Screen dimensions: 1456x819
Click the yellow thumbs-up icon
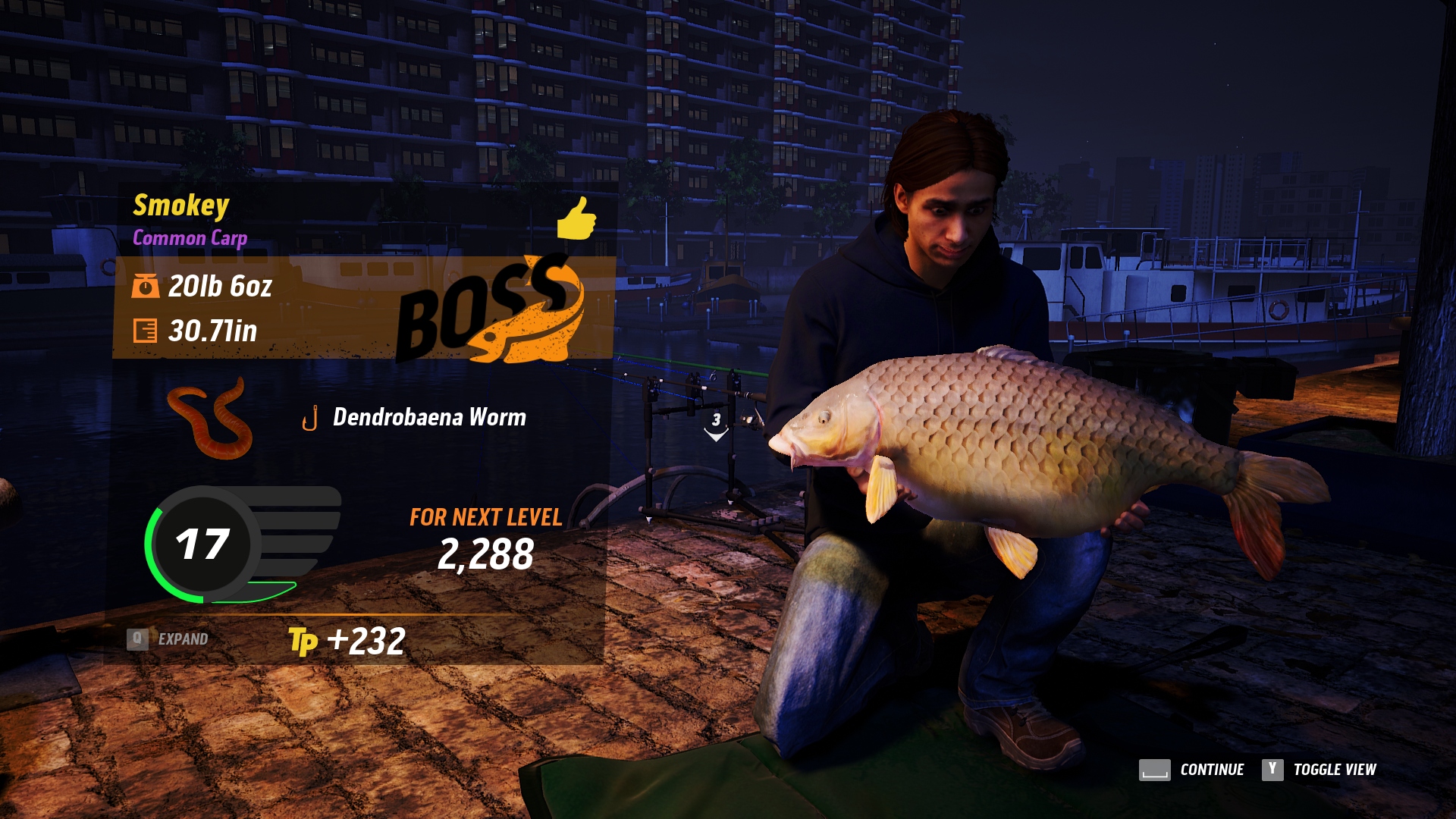coord(576,218)
